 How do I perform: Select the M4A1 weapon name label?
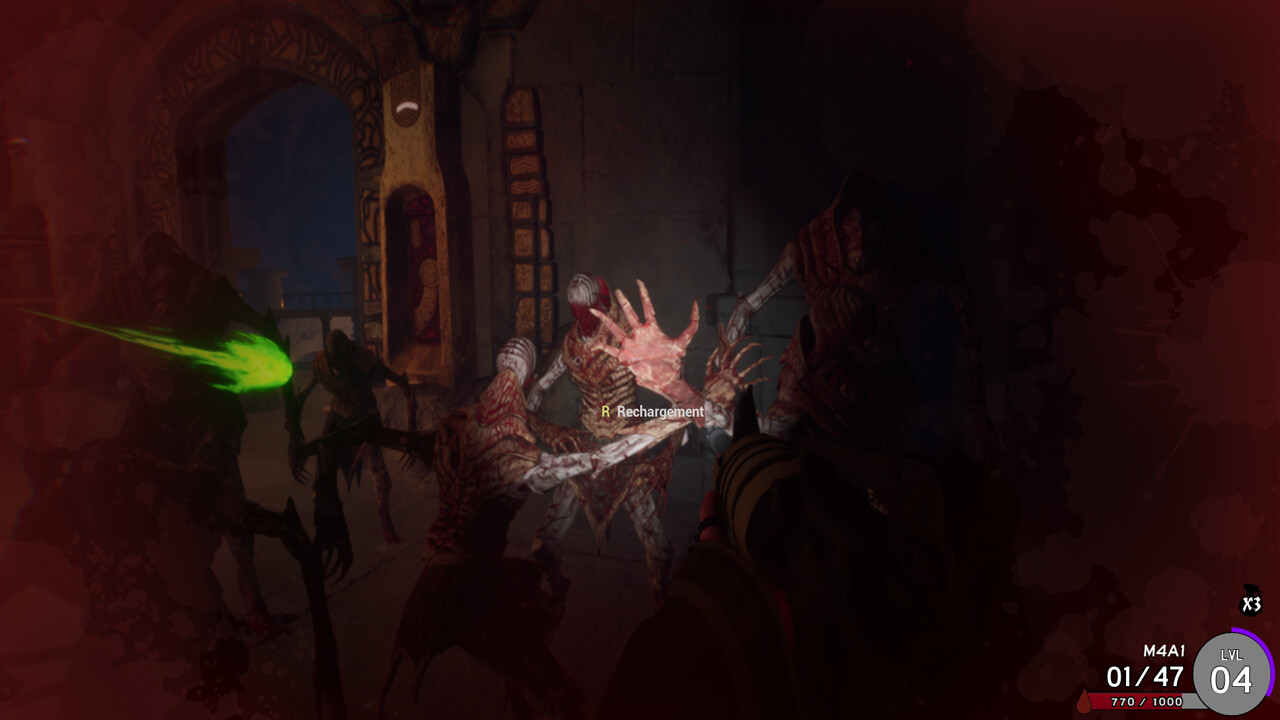[1164, 650]
